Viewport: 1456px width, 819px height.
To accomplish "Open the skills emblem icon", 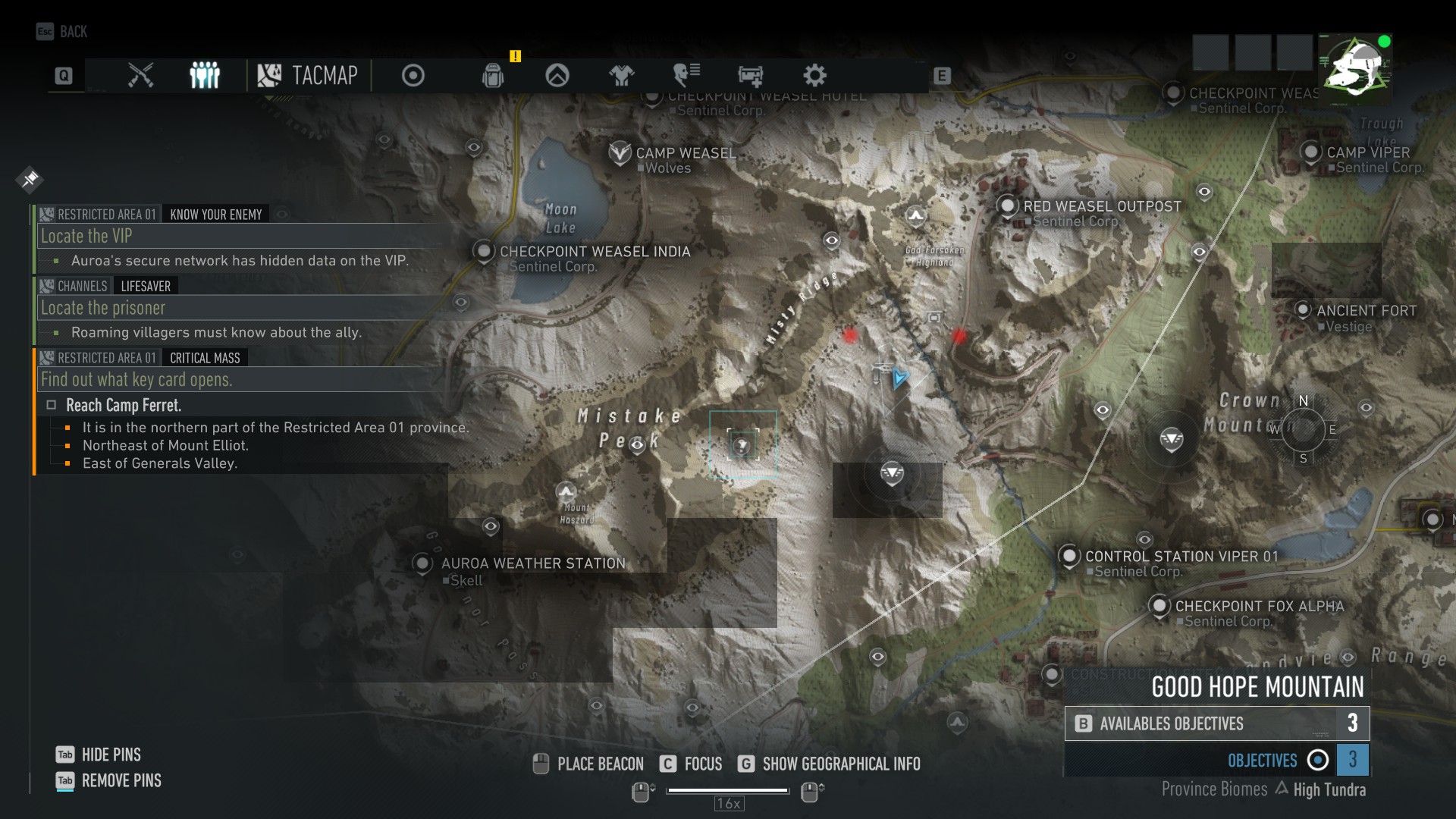I will click(x=556, y=75).
